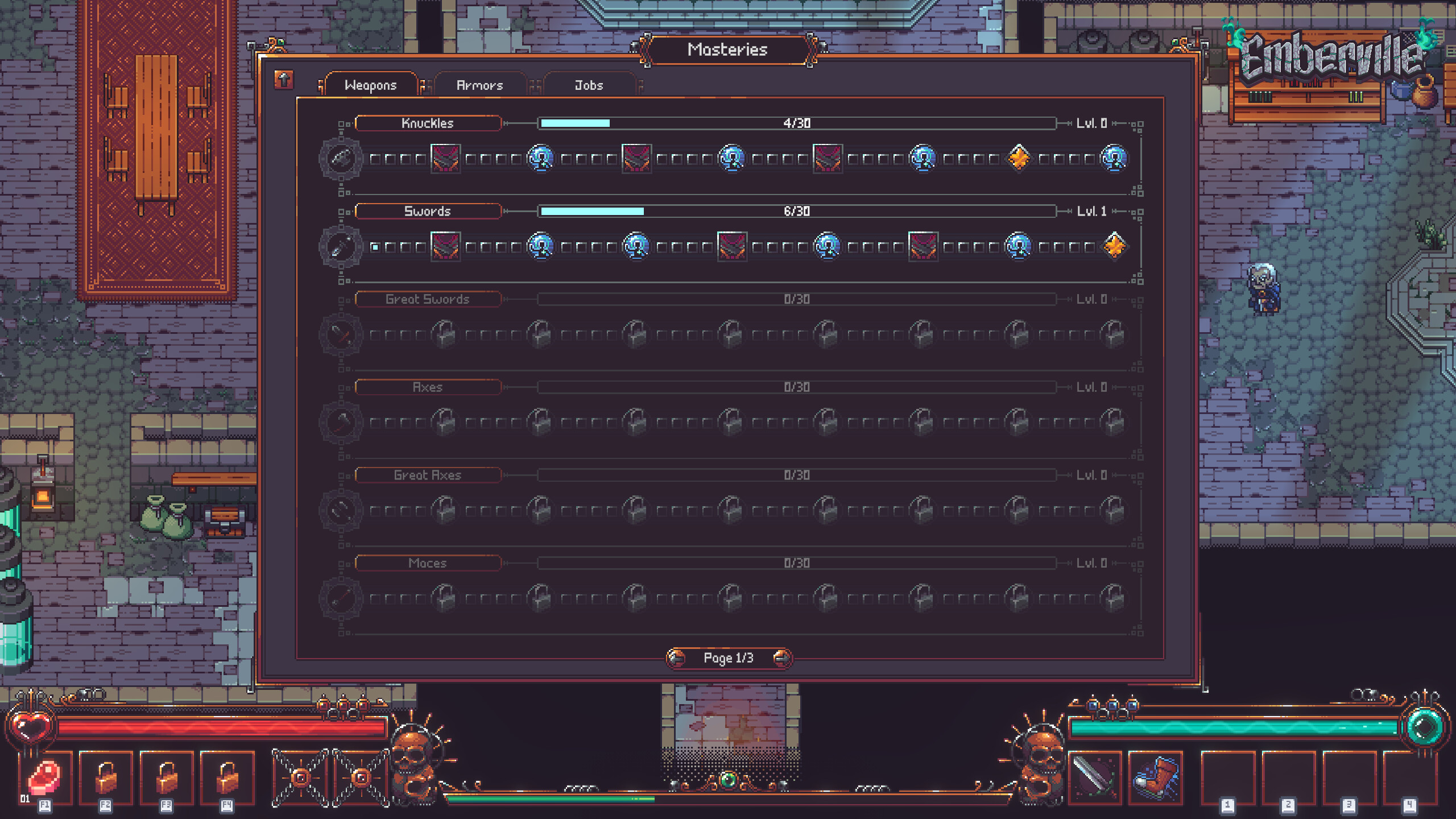Open the Jobs tab
This screenshot has width=1456, height=819.
(588, 85)
